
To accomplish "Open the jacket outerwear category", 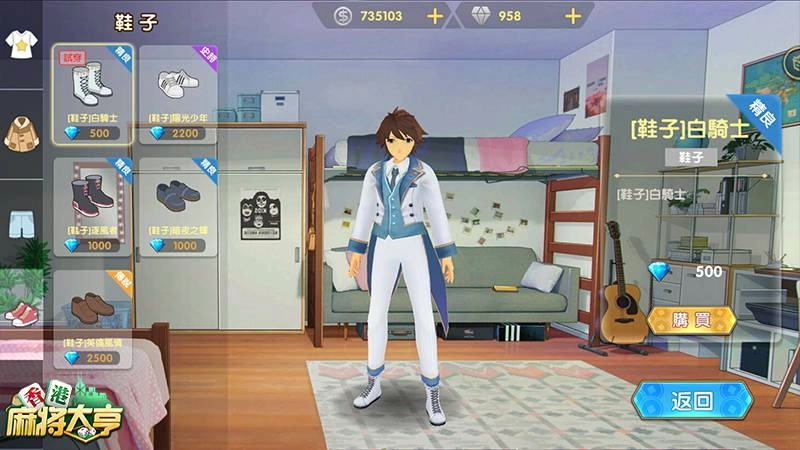I will (17, 130).
